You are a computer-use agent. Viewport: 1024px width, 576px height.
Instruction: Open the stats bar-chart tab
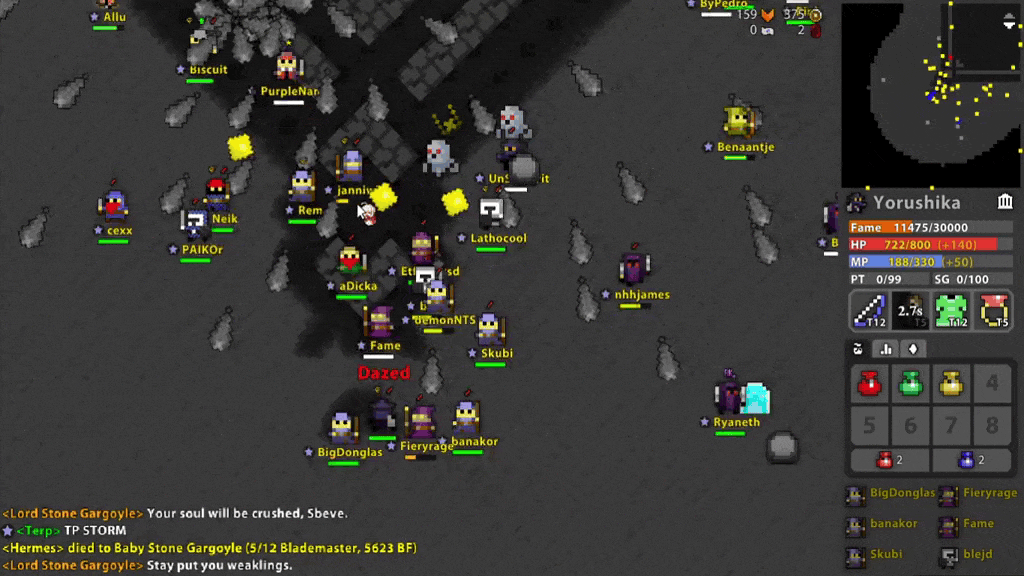[x=886, y=349]
